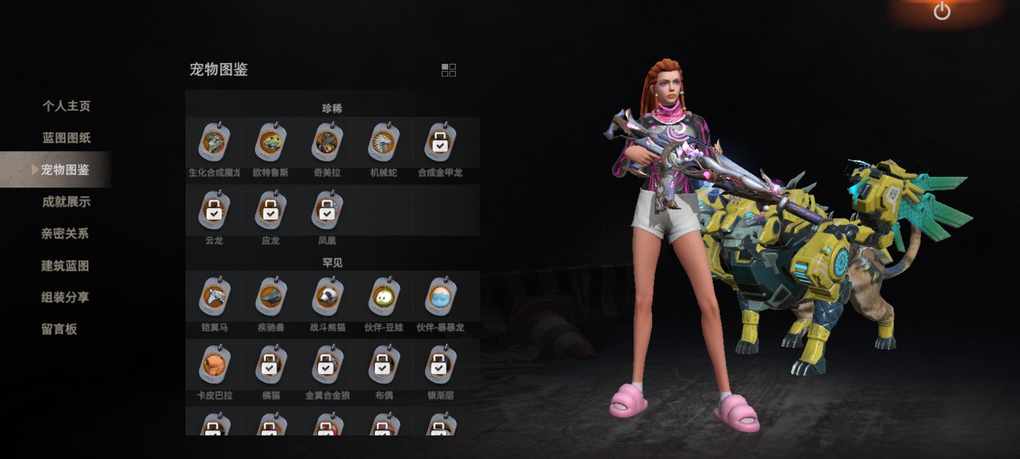Choose the 欧特鲁斯 pet tag
Screen dimensions: 1020x459
270,144
